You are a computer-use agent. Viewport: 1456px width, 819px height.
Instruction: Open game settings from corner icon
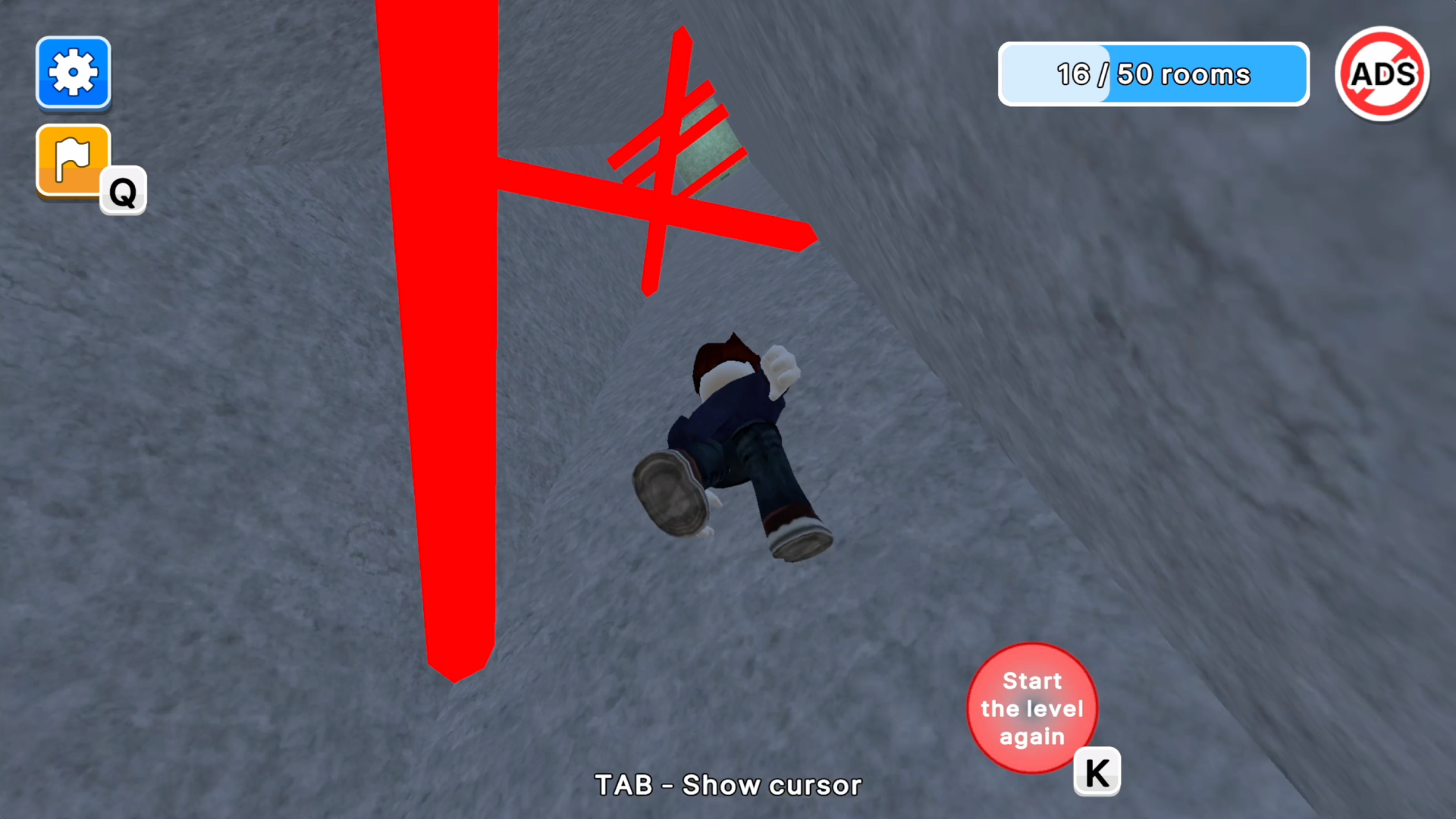[73, 73]
